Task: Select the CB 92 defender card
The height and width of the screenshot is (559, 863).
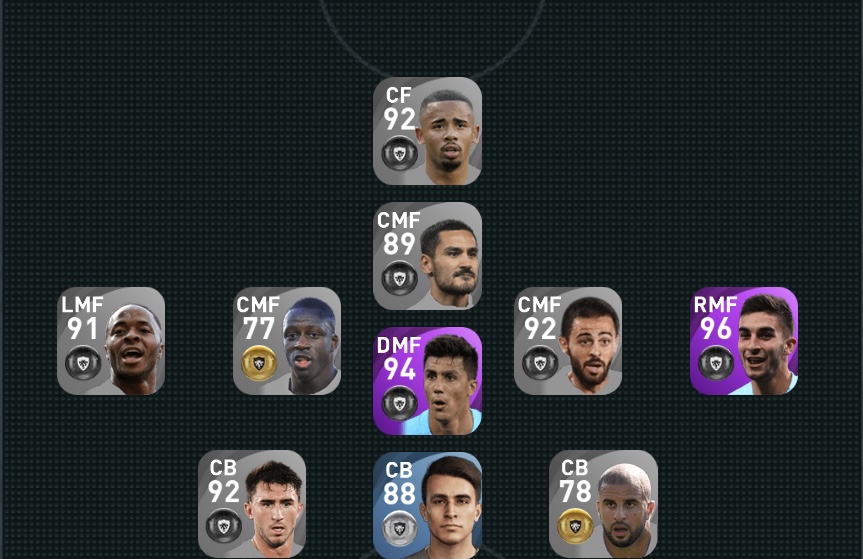Action: tap(252, 503)
